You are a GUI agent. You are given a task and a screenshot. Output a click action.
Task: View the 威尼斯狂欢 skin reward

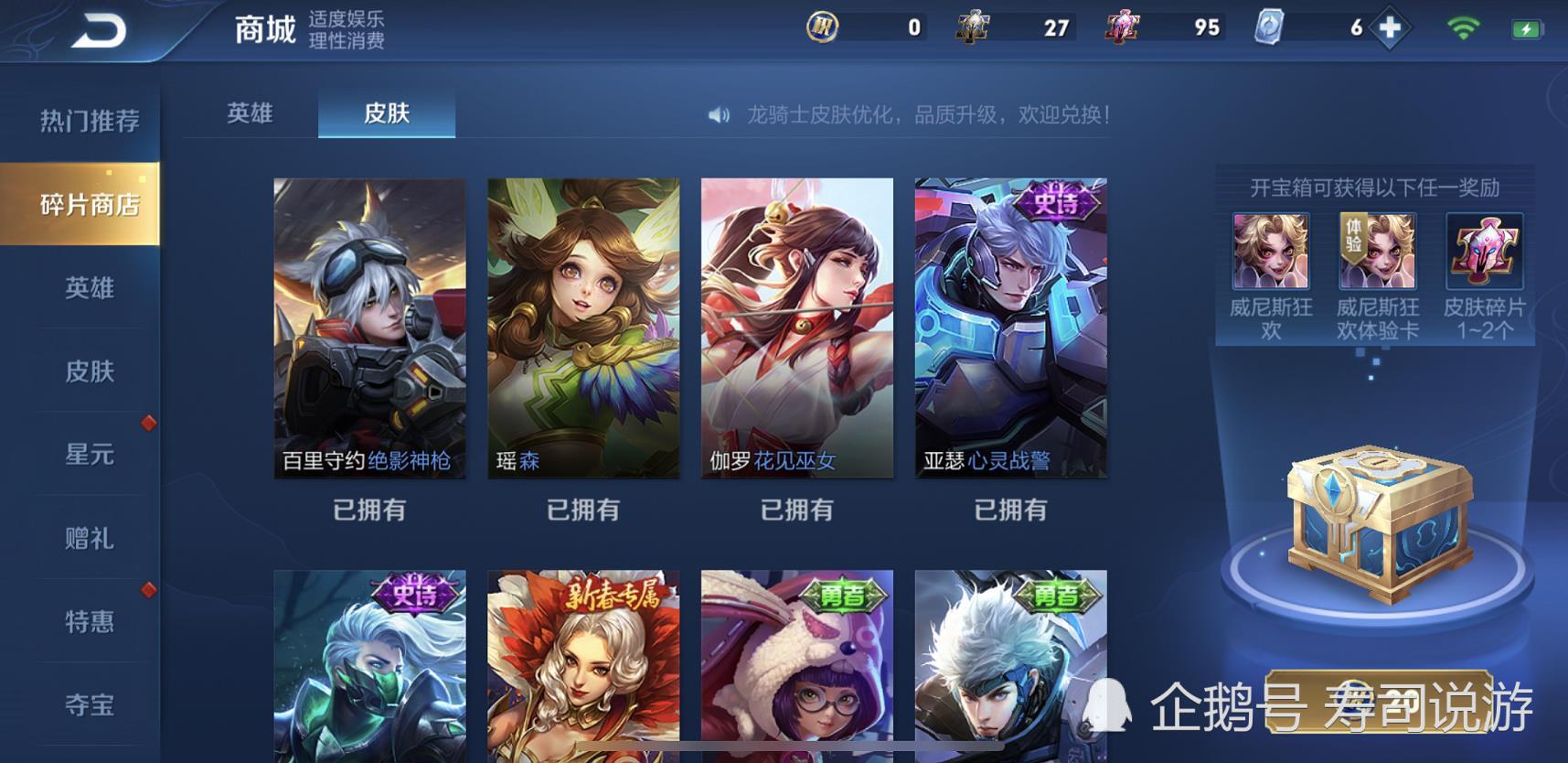click(x=1271, y=252)
